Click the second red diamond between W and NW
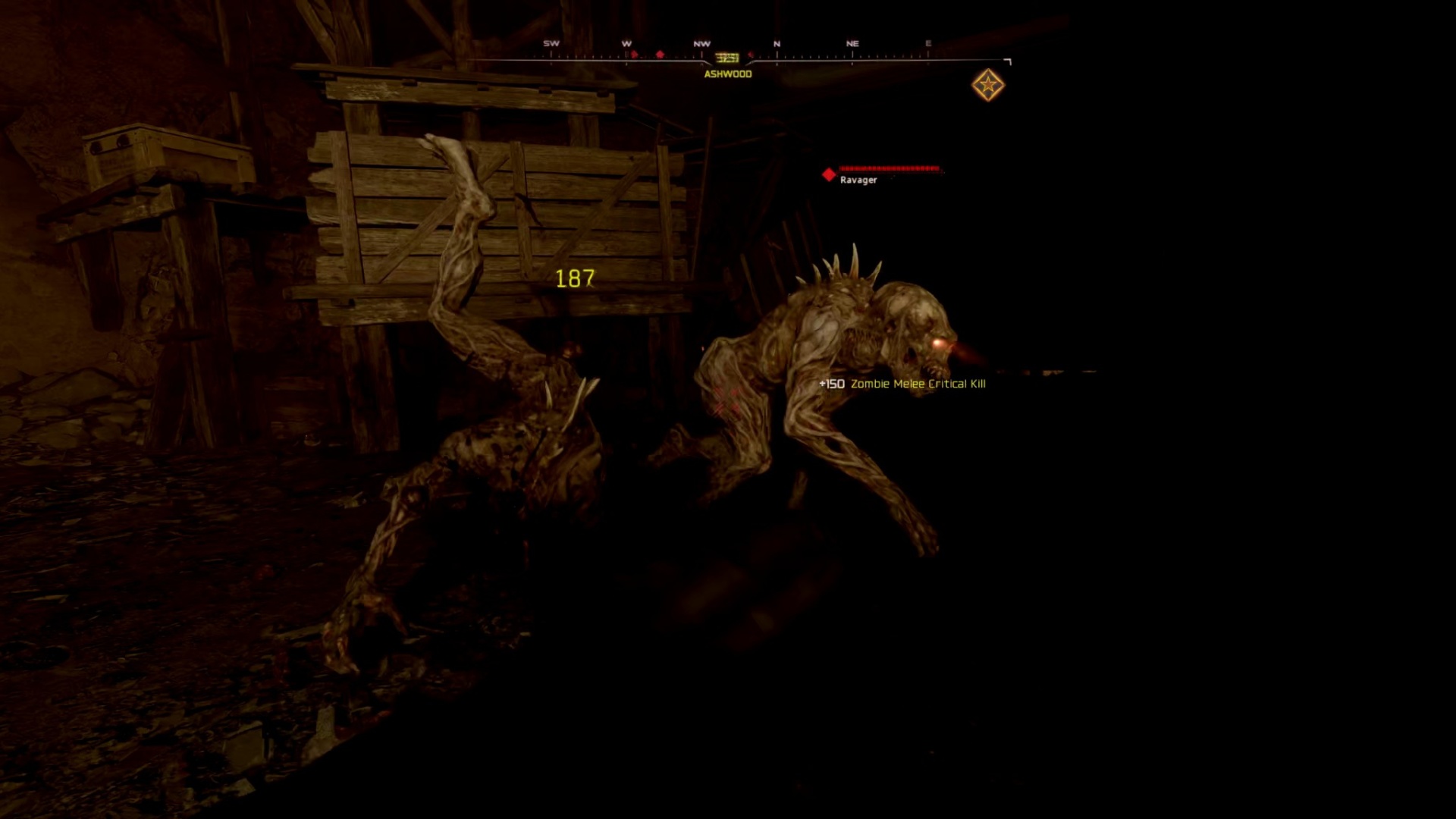1456x819 pixels. pos(660,55)
